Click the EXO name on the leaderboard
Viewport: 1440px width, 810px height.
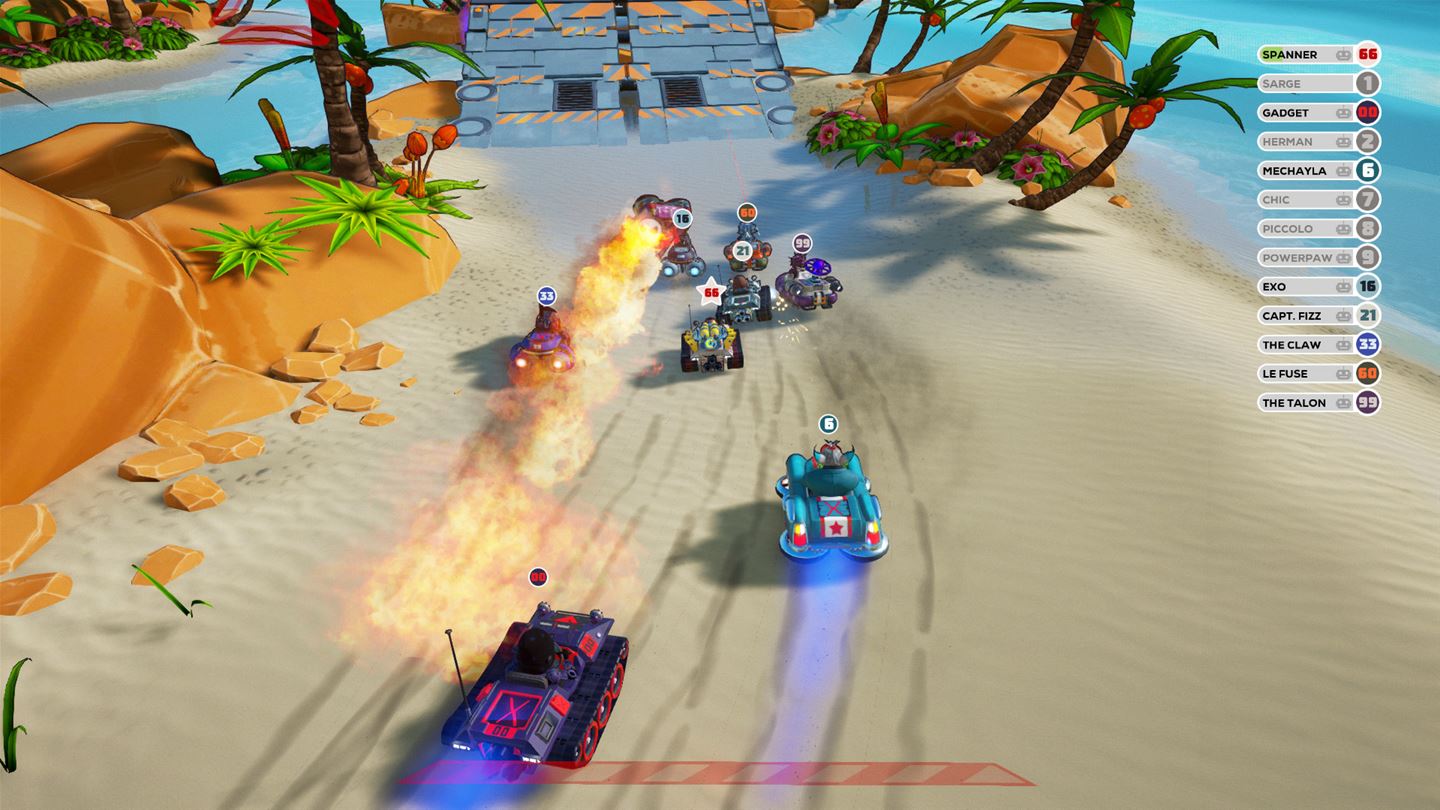click(1275, 286)
